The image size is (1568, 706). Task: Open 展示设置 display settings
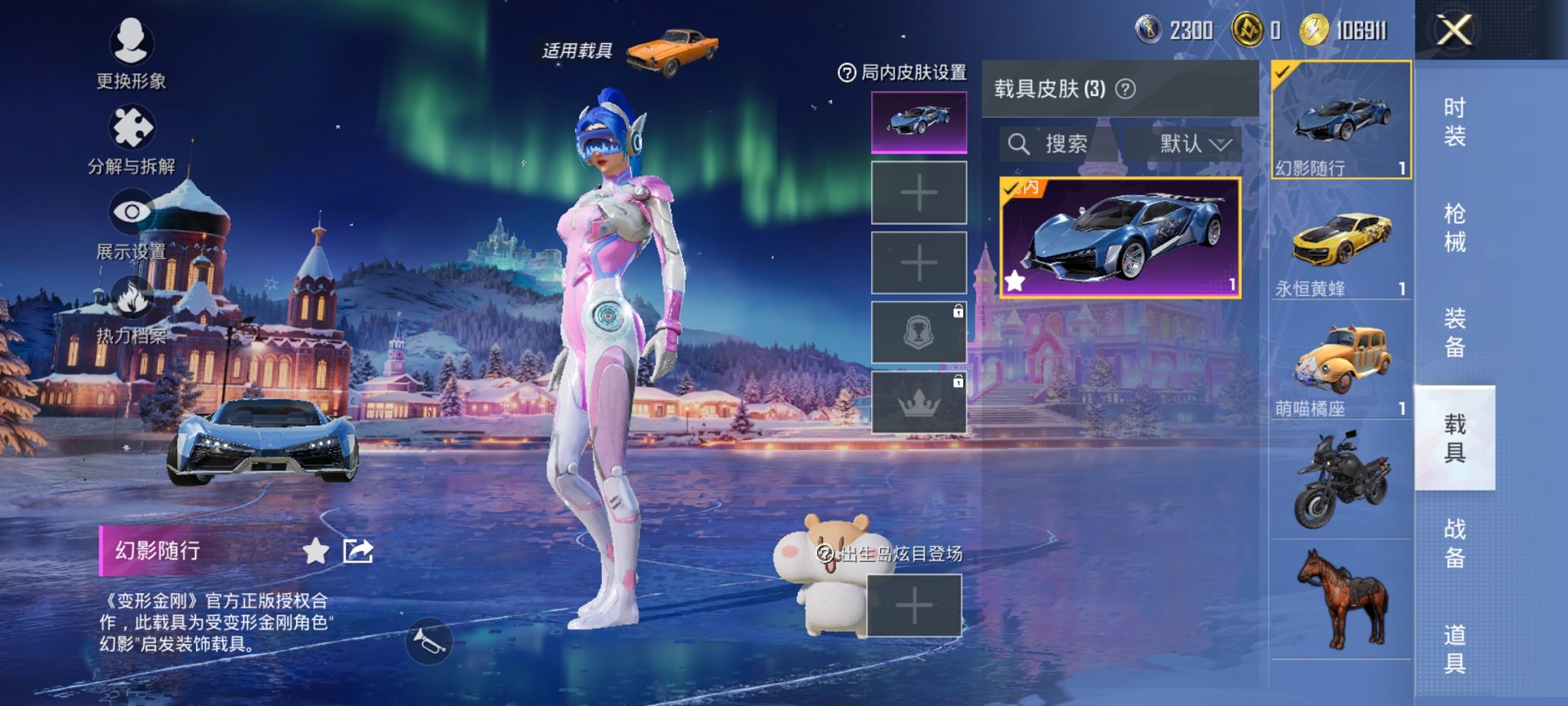point(132,209)
